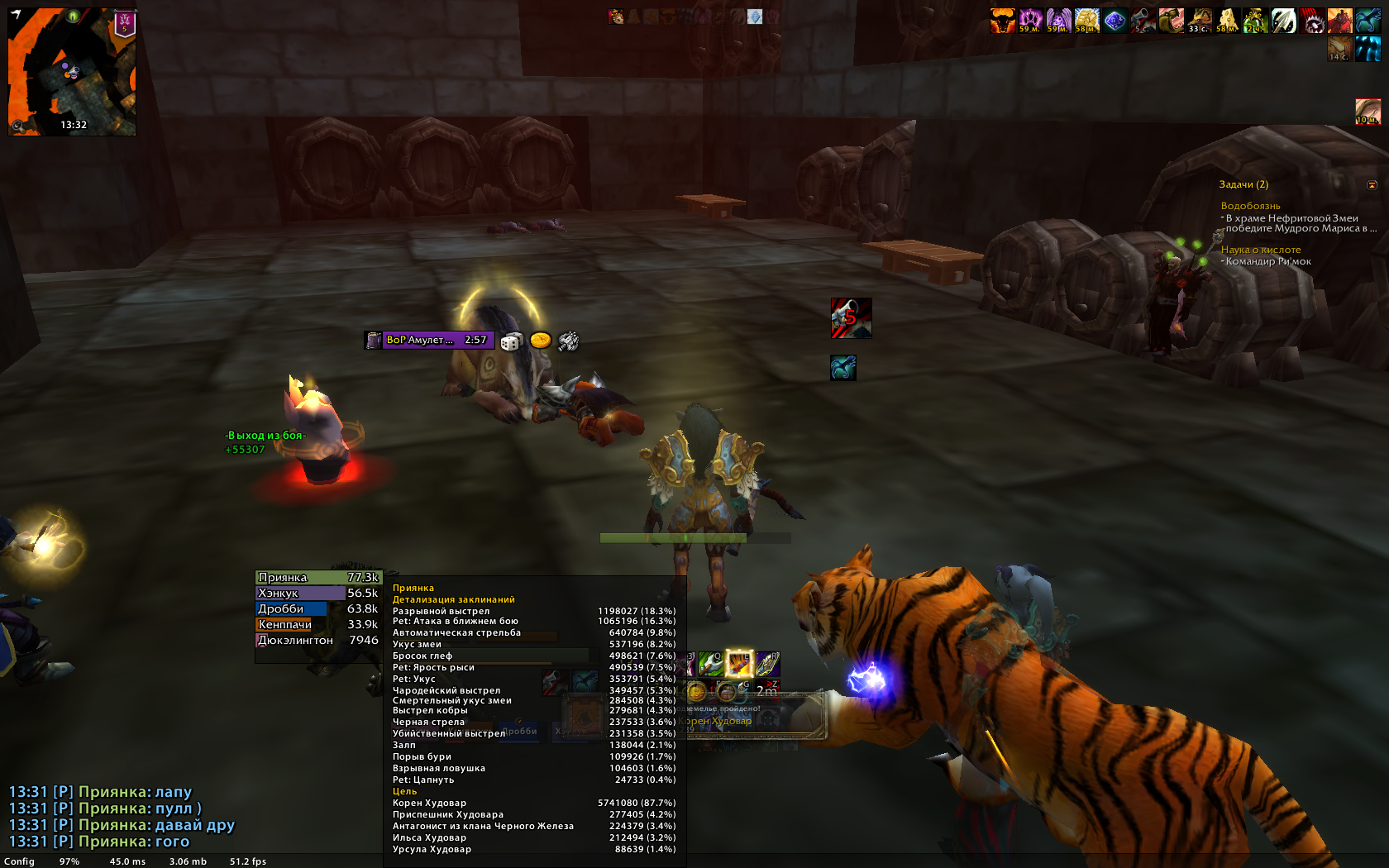This screenshot has height=868, width=1389.
Task: Roll Greed with the gold coin button
Action: click(540, 341)
